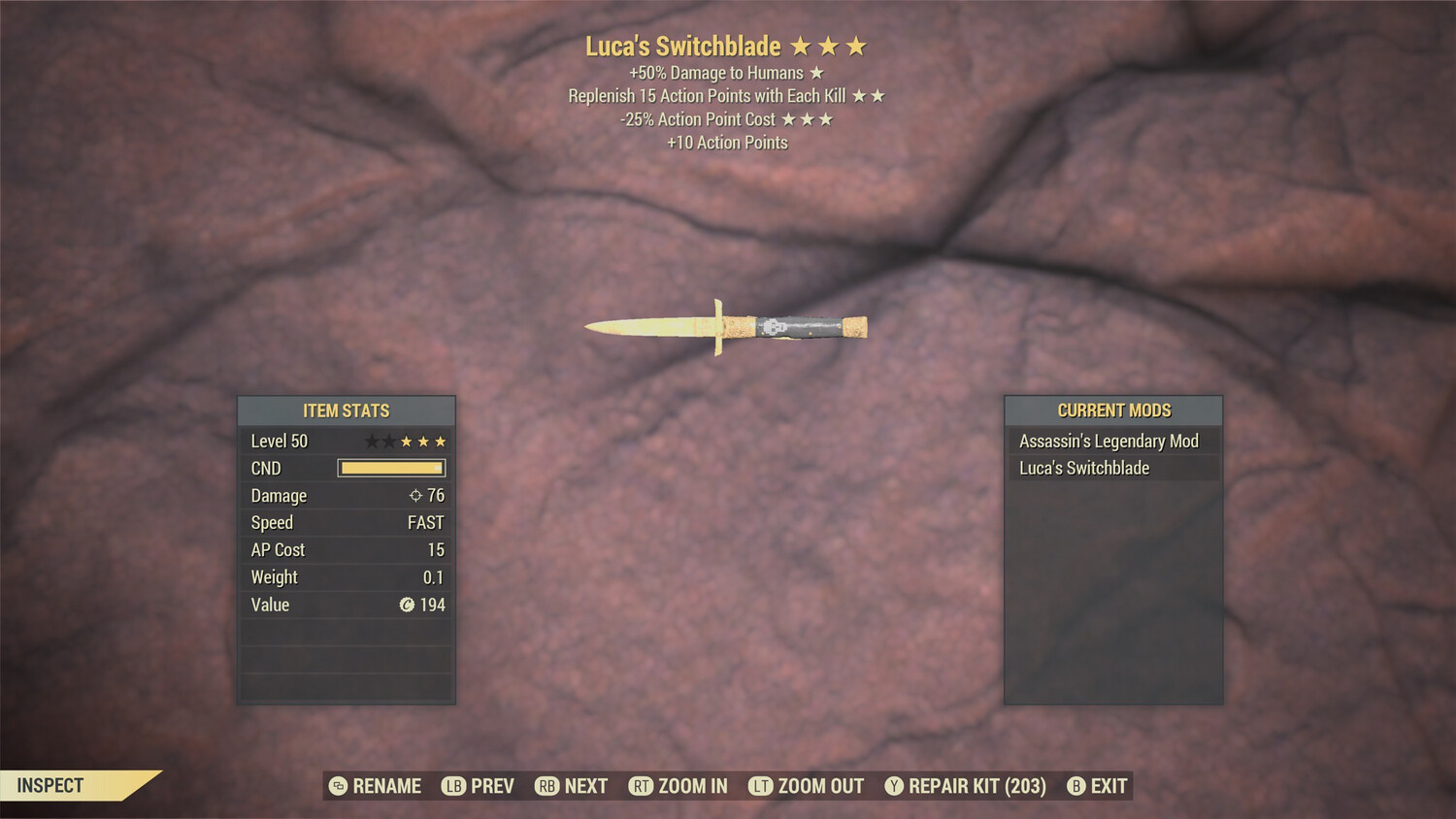Expand the CURRENT MODS panel header
The width and height of the screenshot is (1456, 819).
coord(1113,409)
